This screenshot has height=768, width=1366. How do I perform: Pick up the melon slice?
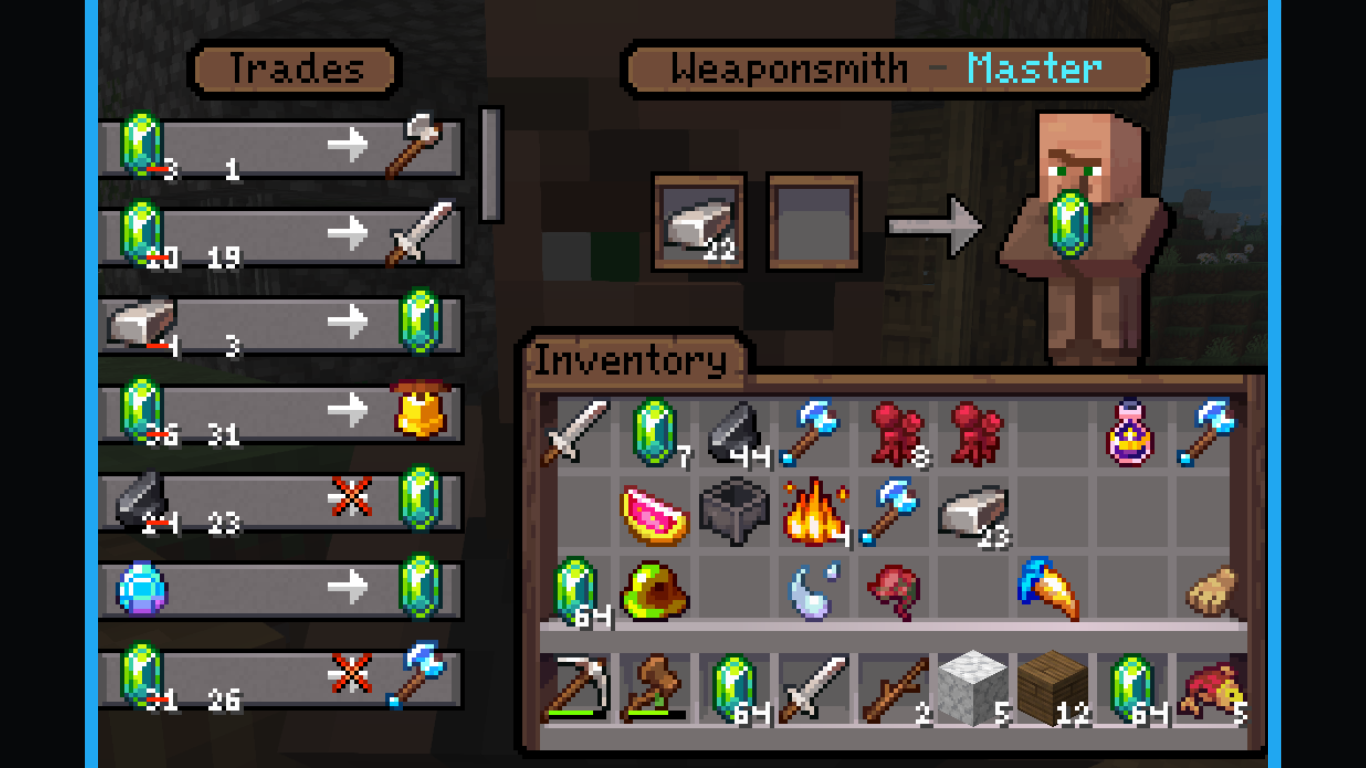tap(655, 514)
